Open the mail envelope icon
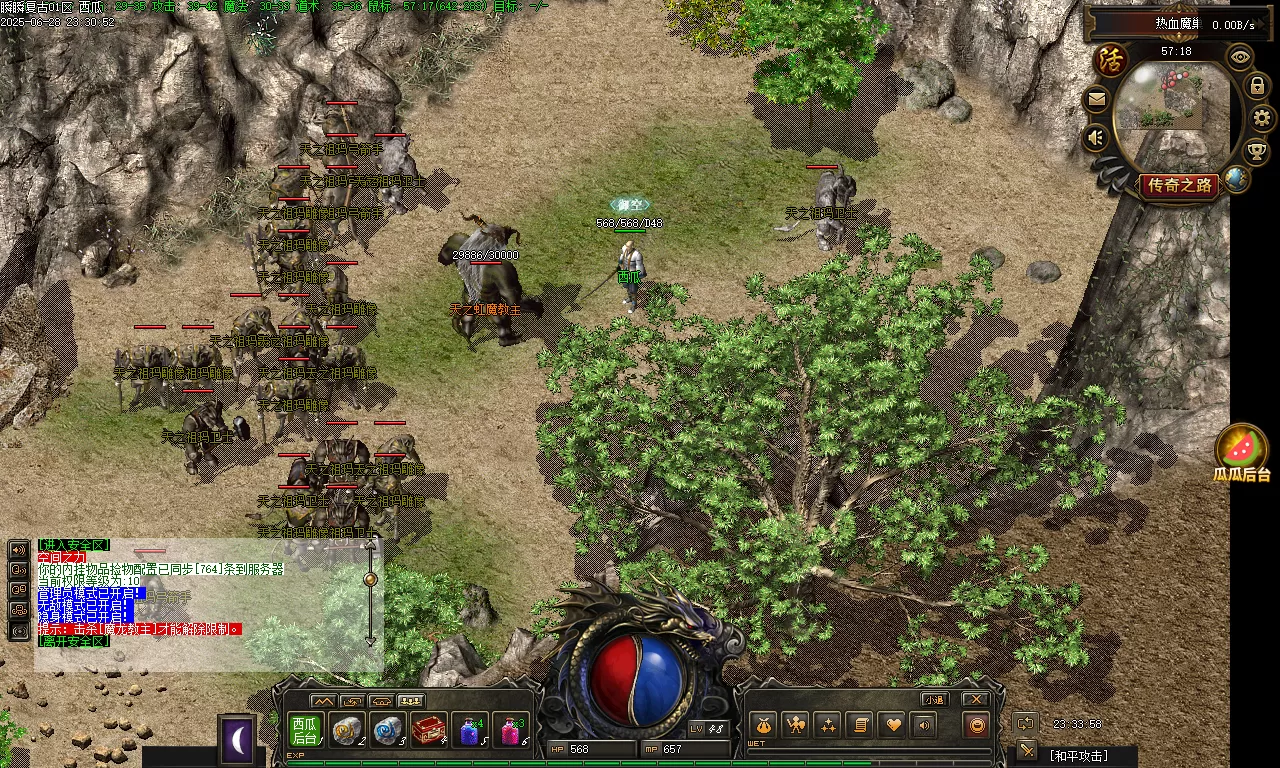Viewport: 1280px width, 768px height. point(1097,99)
